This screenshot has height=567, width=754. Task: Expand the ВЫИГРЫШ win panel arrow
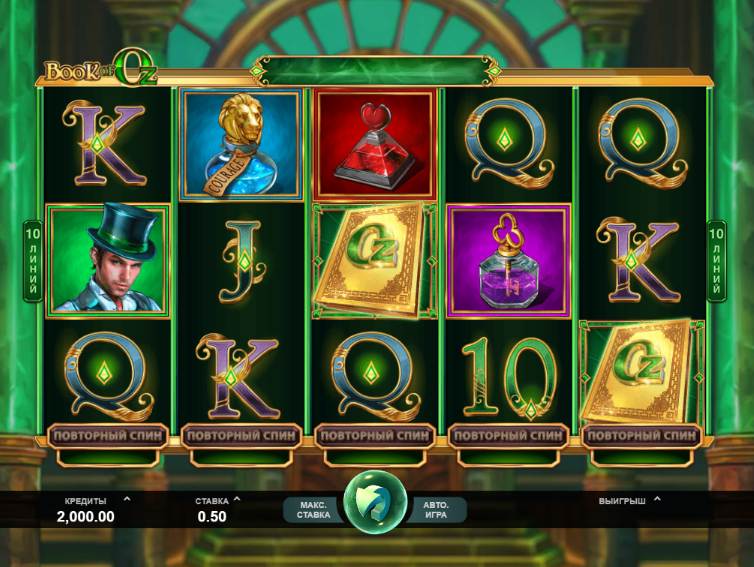tap(656, 498)
